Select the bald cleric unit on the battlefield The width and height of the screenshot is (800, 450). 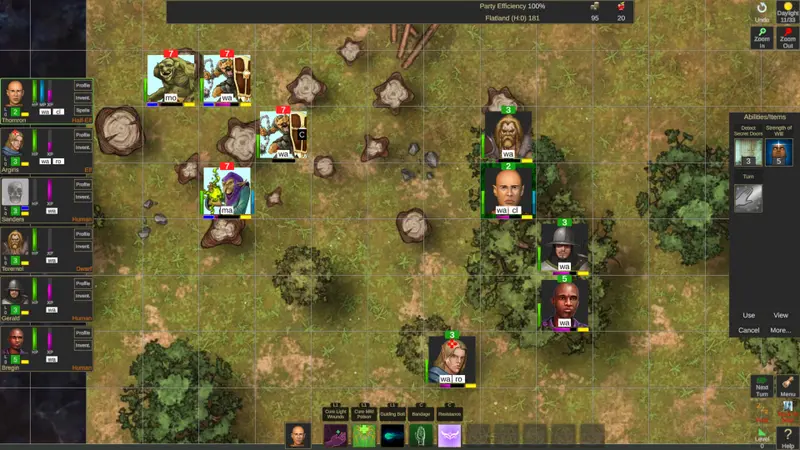pyautogui.click(x=508, y=188)
